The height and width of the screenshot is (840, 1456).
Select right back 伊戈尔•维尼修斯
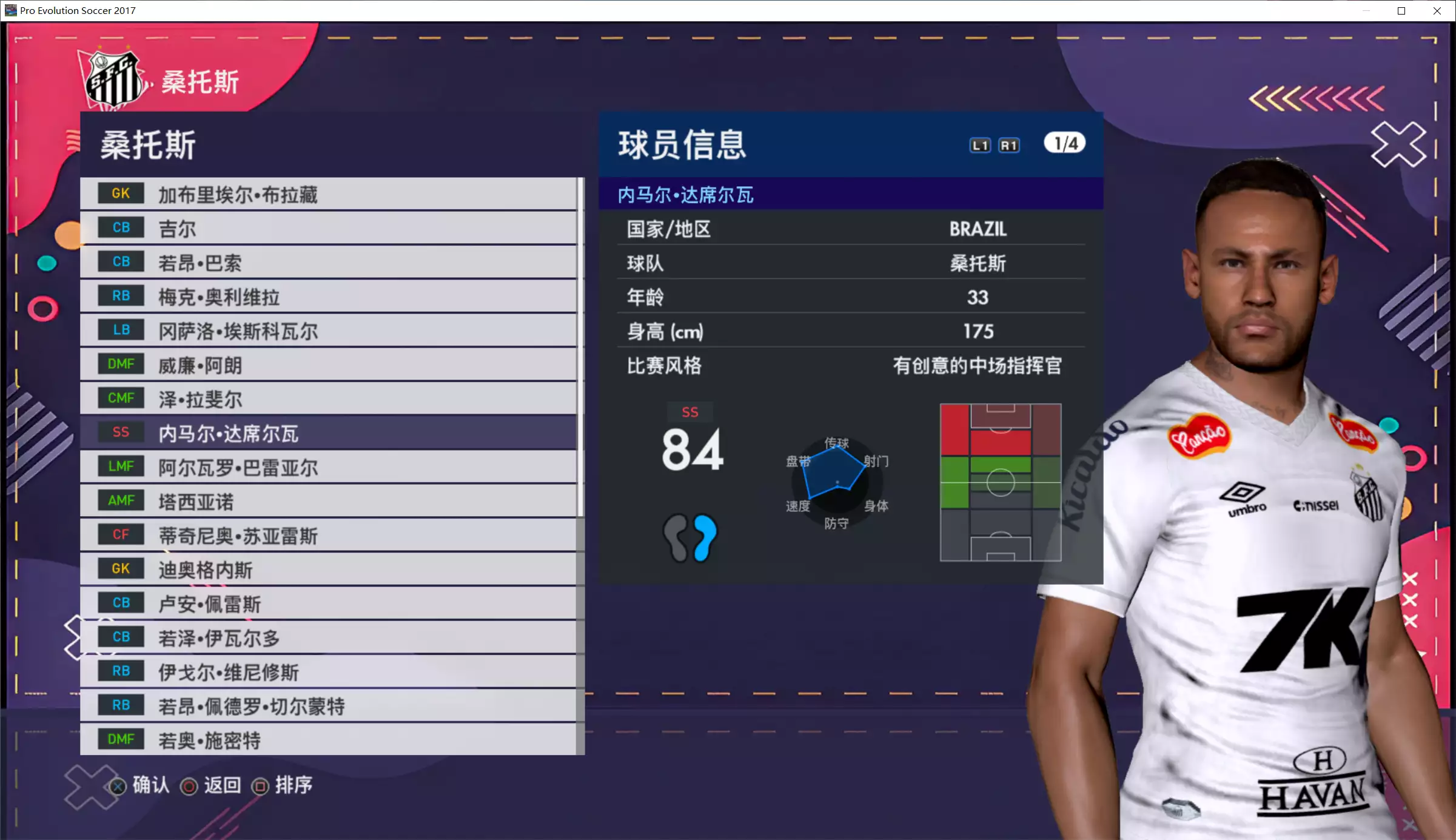coord(327,671)
